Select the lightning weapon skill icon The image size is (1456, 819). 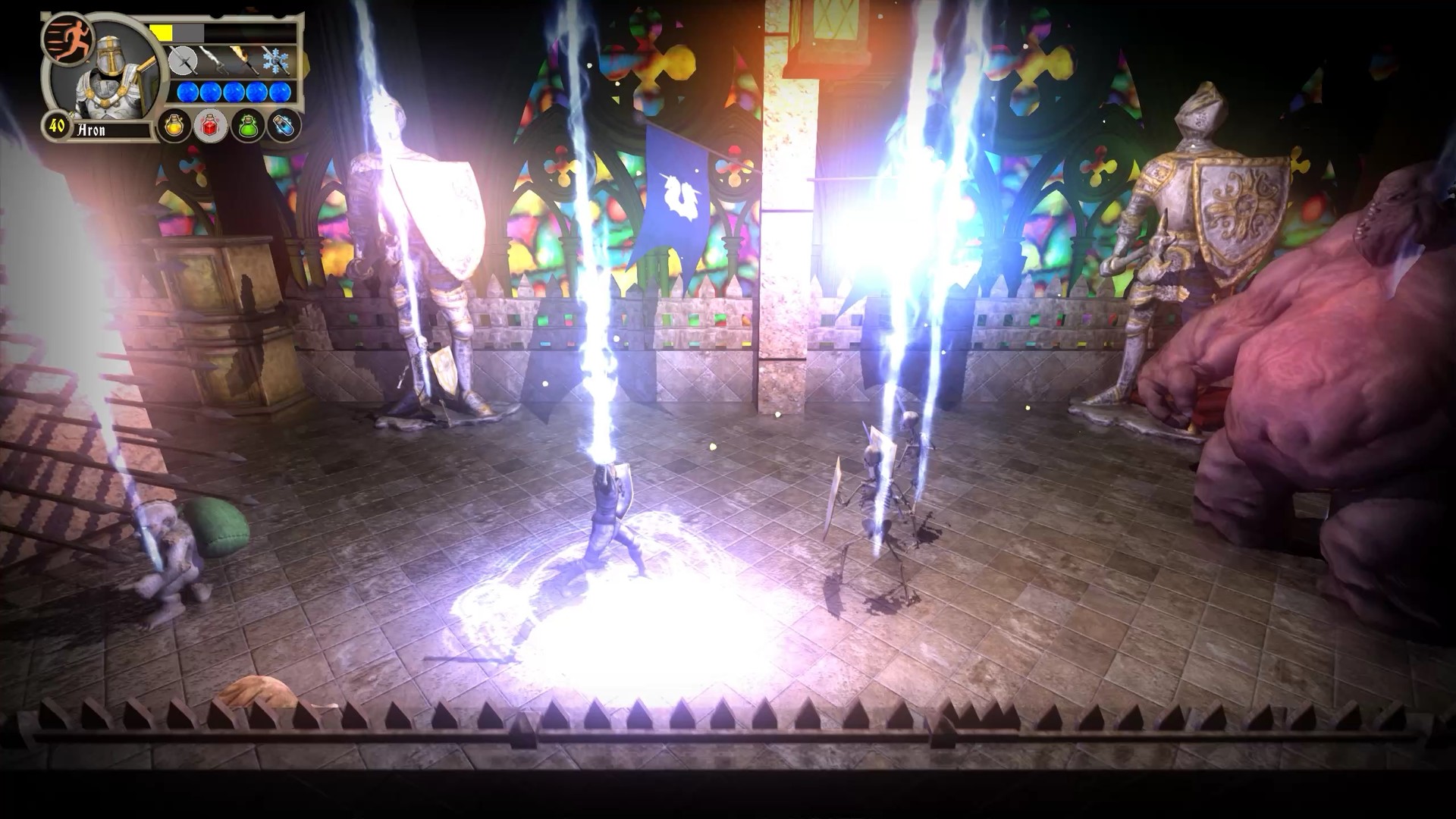click(x=215, y=61)
